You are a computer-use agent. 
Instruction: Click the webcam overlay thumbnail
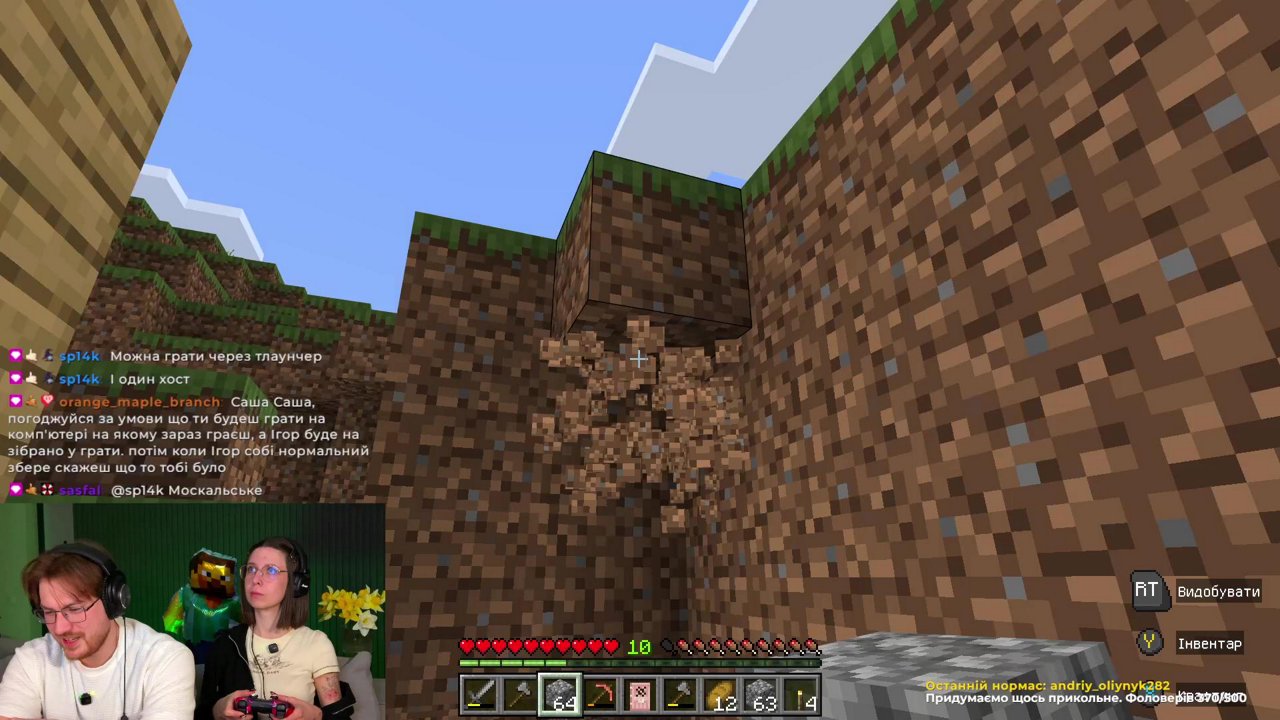190,610
